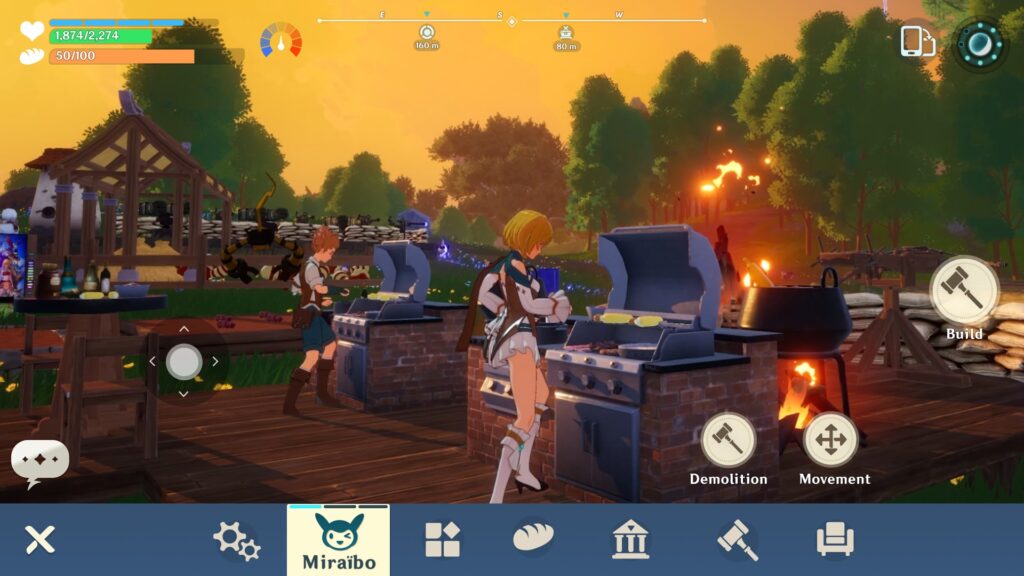Enable Movement mode for structures
Viewport: 1024px width, 576px height.
[x=831, y=440]
